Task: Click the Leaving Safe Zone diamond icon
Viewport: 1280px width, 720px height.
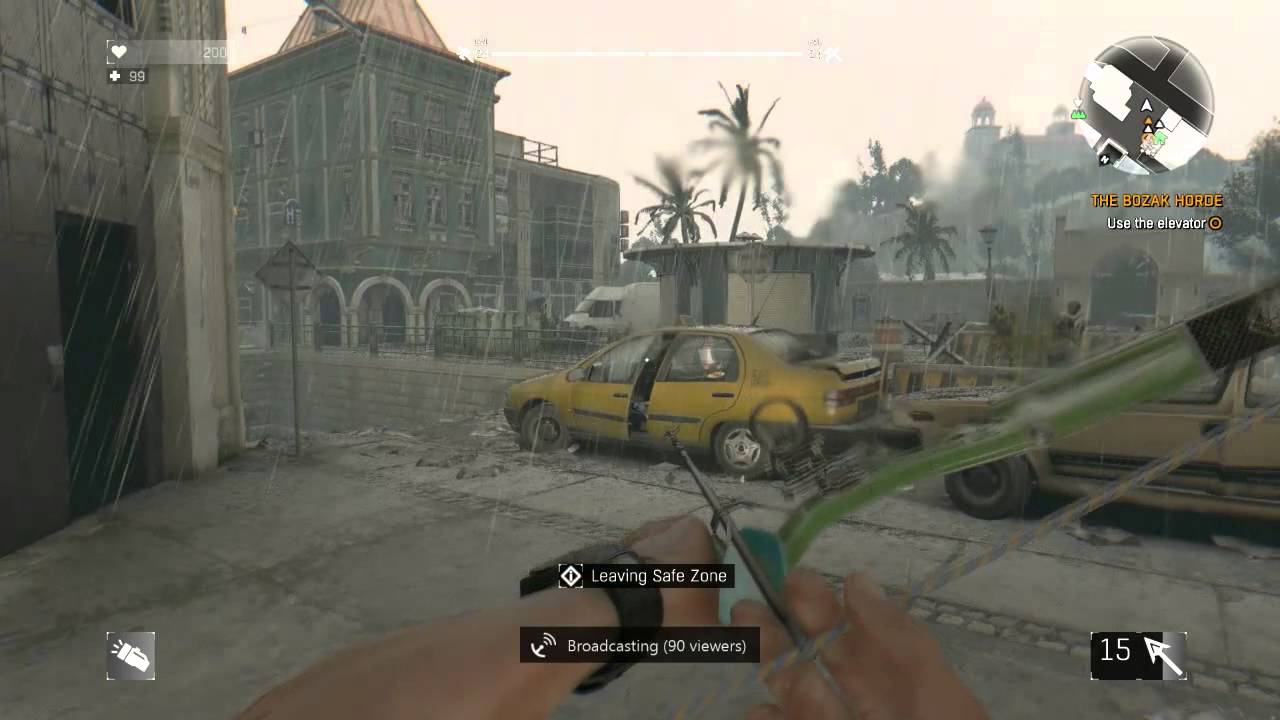Action: click(570, 576)
